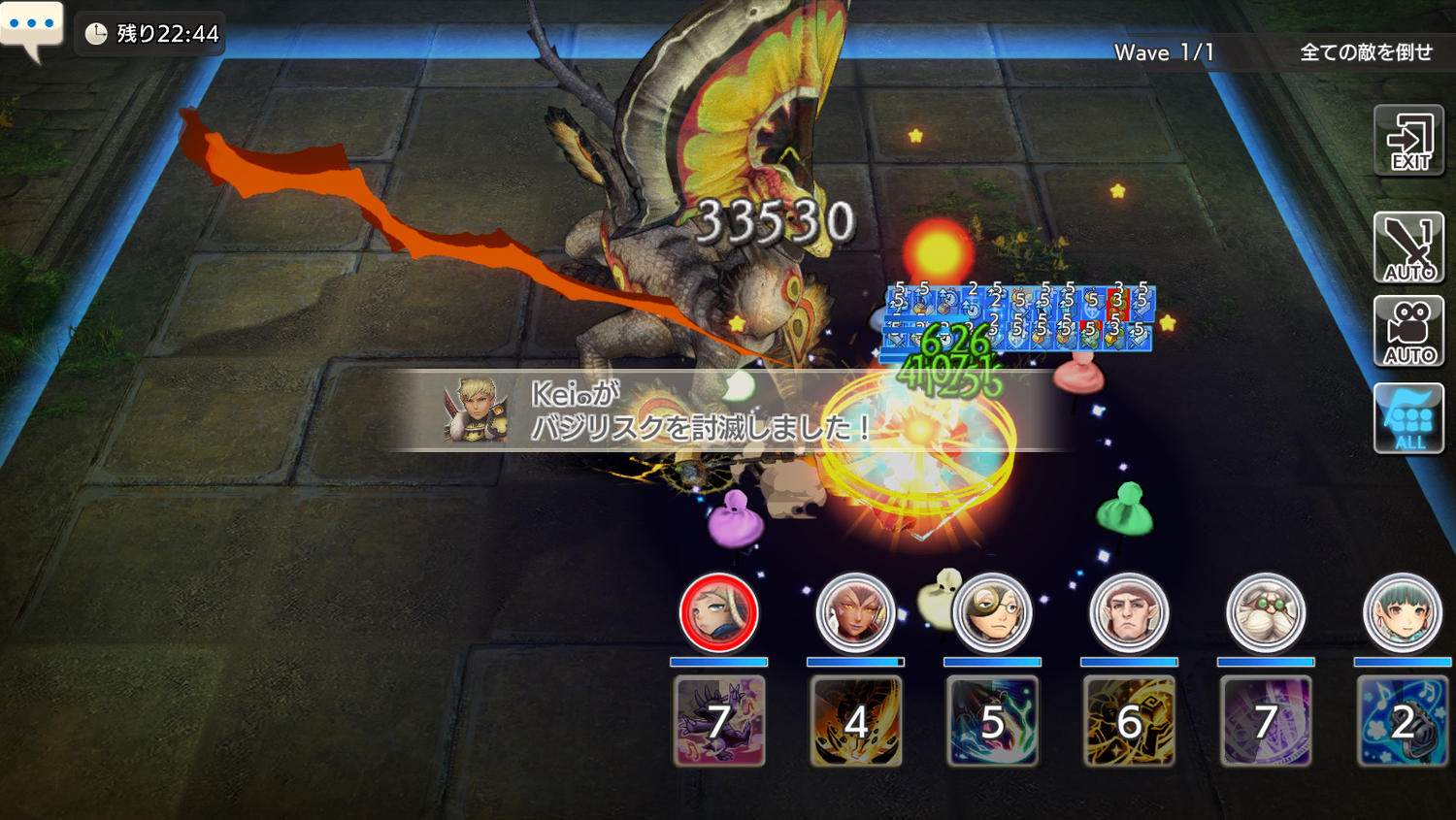Image resolution: width=1456 pixels, height=820 pixels.
Task: Use the purple dragon skill card
Action: tap(719, 721)
